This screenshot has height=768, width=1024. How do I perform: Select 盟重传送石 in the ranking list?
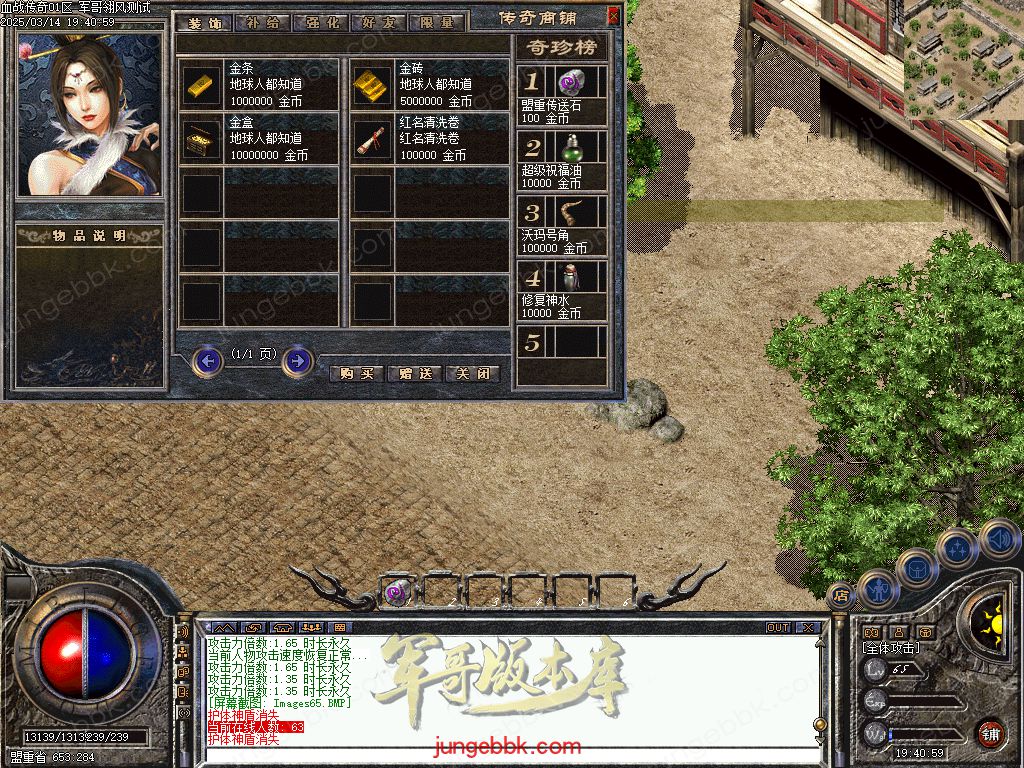[x=571, y=83]
